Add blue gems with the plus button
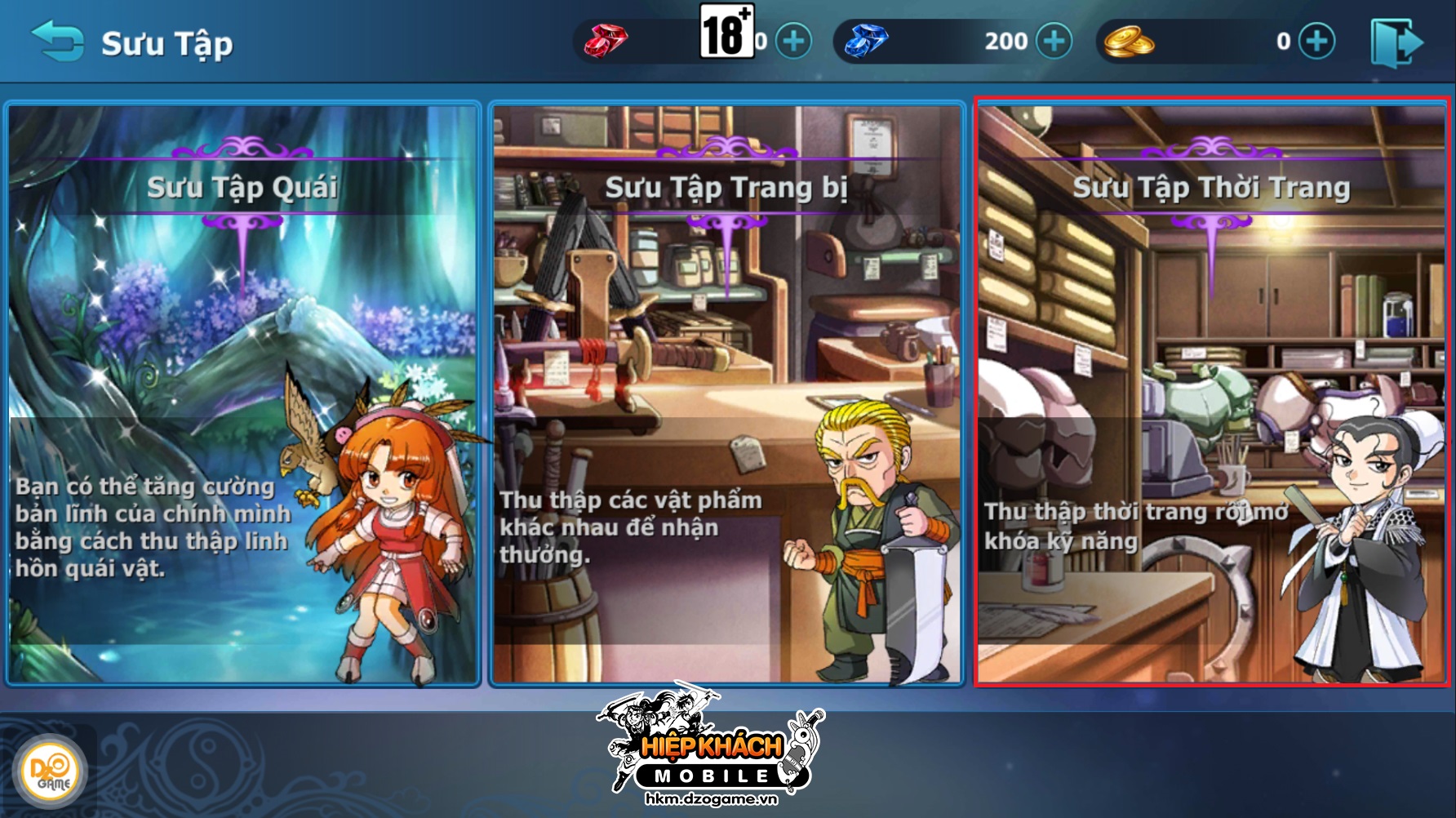This screenshot has width=1456, height=818. click(1054, 41)
